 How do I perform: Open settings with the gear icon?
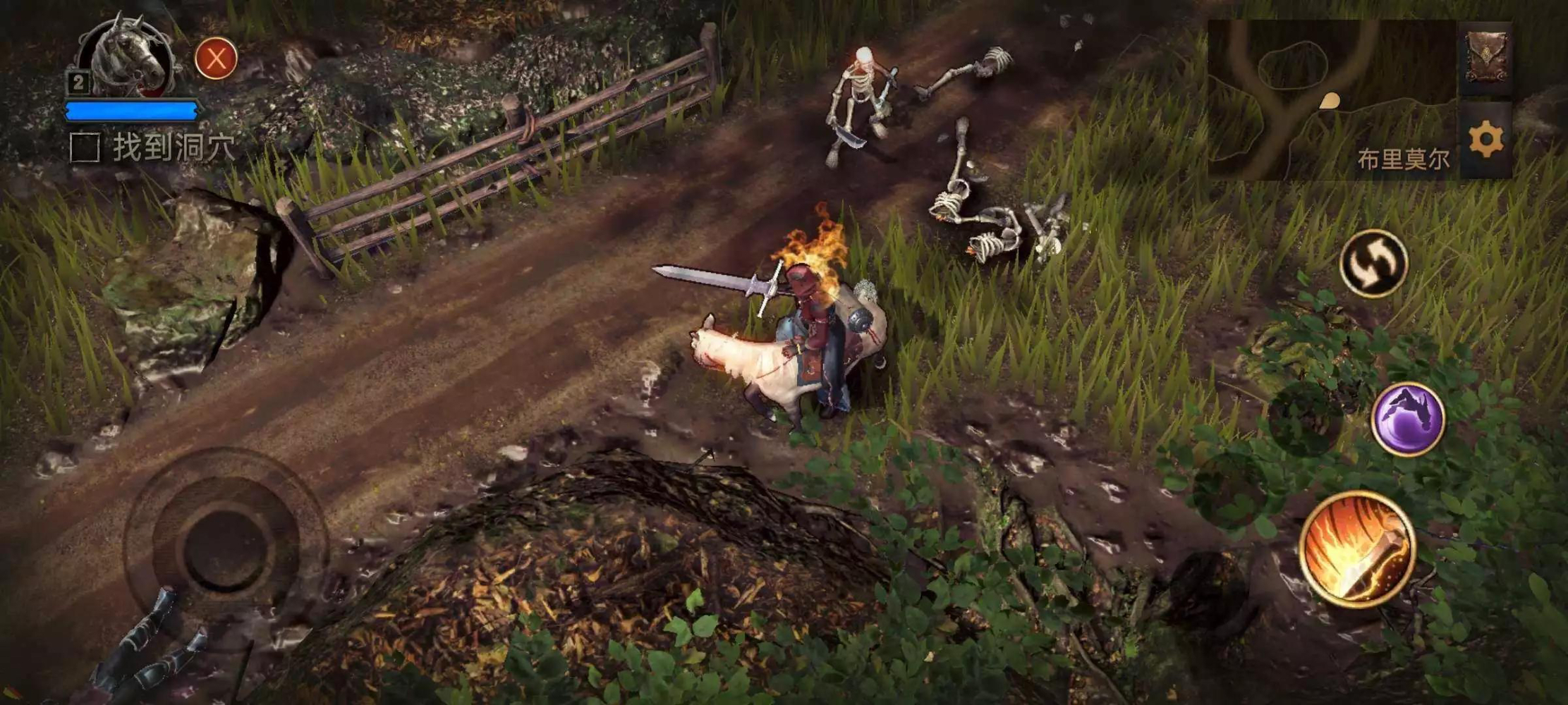[x=1485, y=140]
